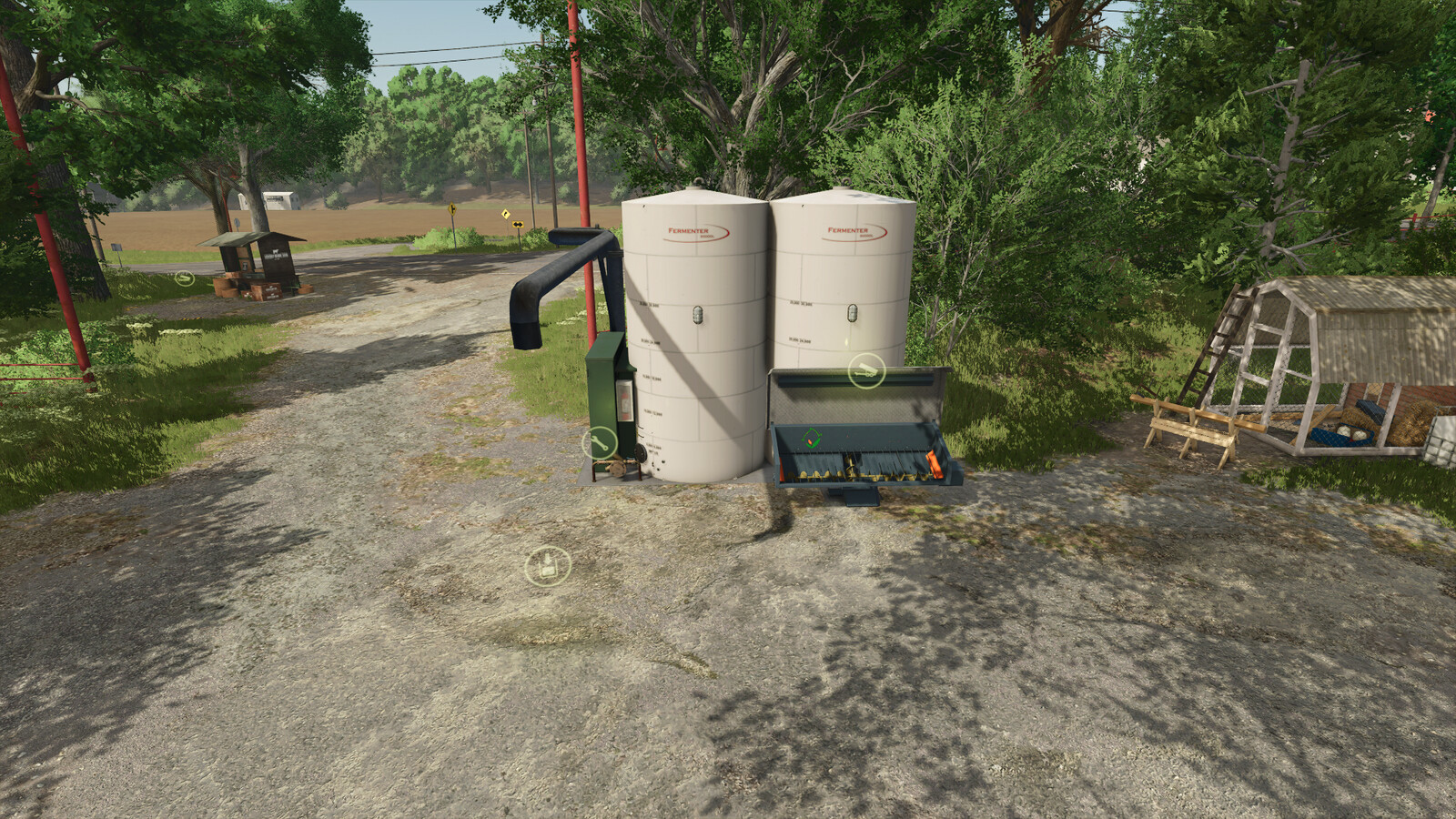This screenshot has width=1456, height=819.
Task: Click the interaction marker near the roadside grass
Action: (184, 277)
